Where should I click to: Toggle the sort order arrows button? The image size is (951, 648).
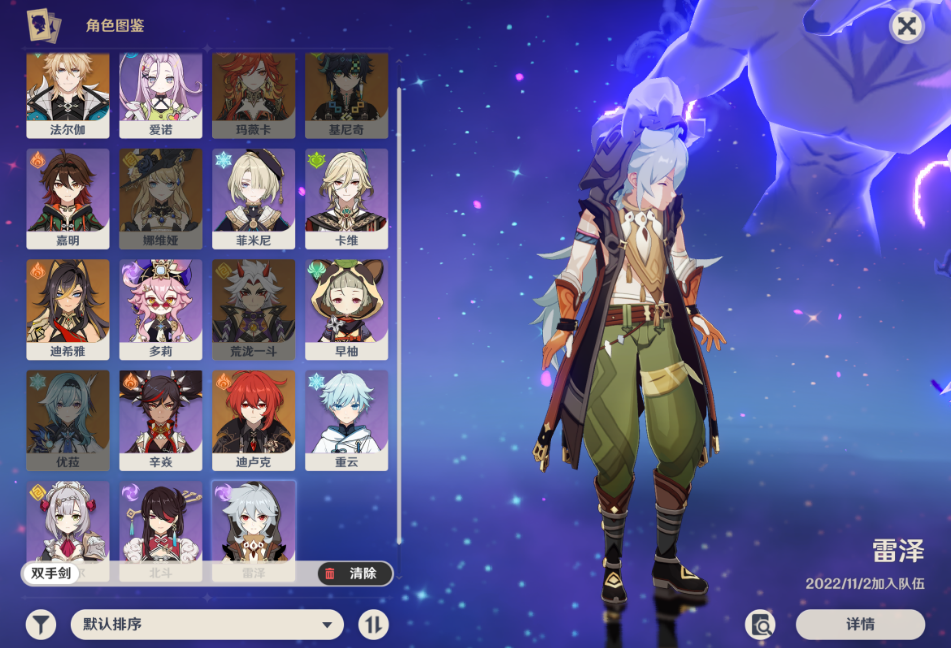[x=373, y=625]
